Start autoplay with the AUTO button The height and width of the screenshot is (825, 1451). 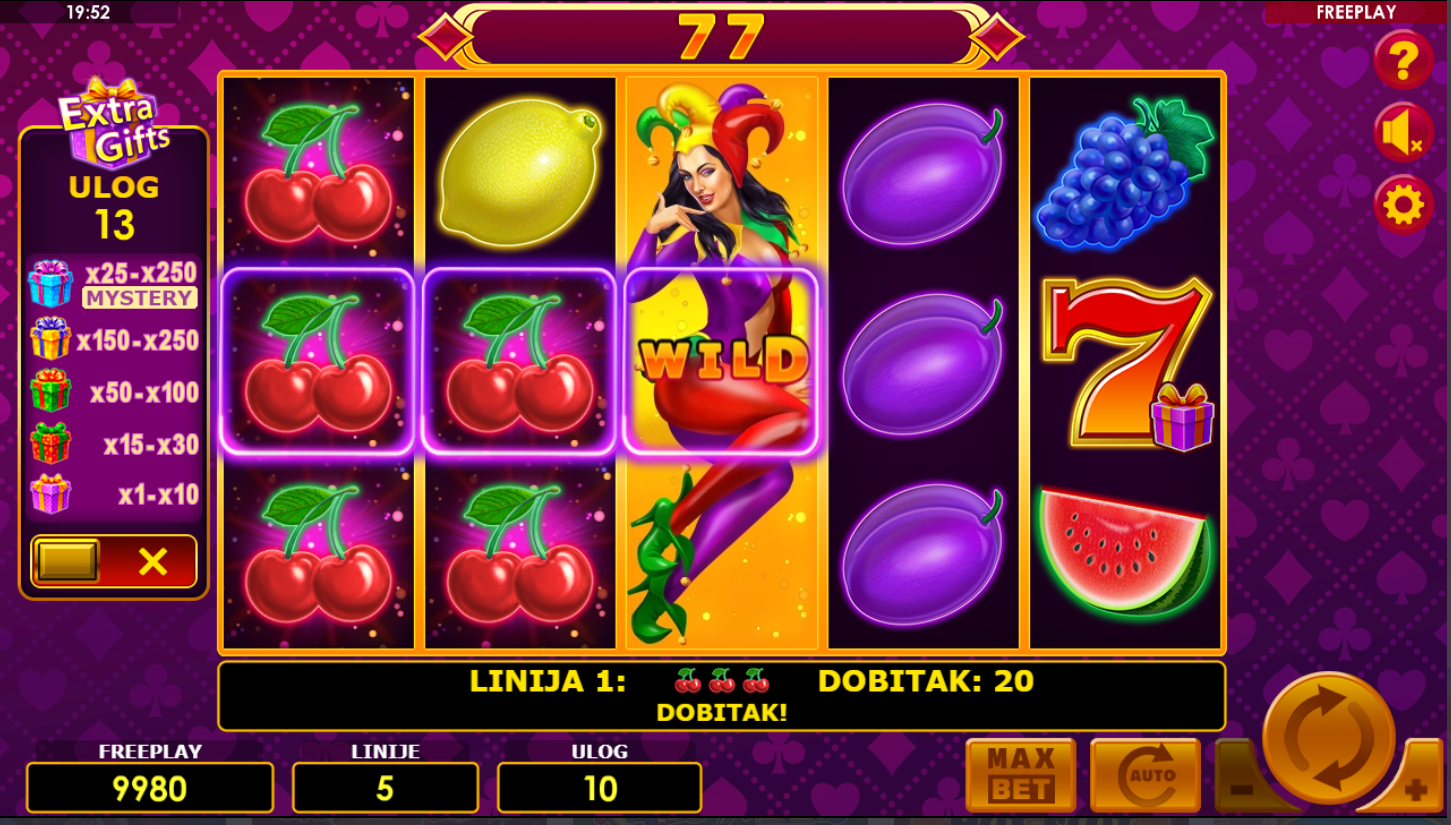point(1145,775)
